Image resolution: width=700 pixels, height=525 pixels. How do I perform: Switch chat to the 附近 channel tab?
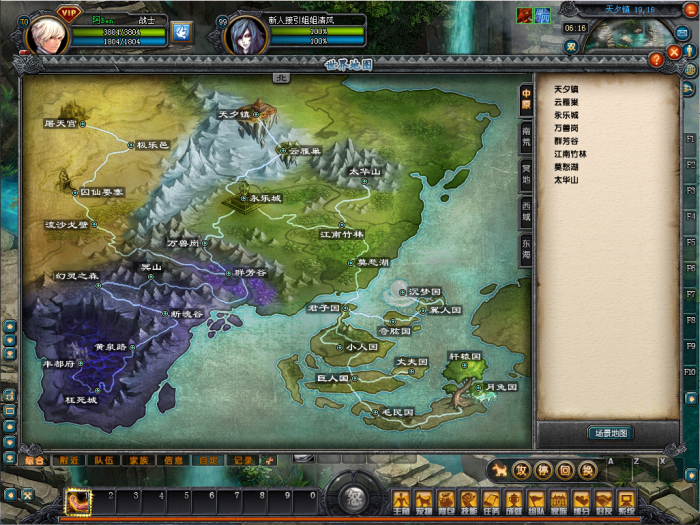(x=69, y=460)
